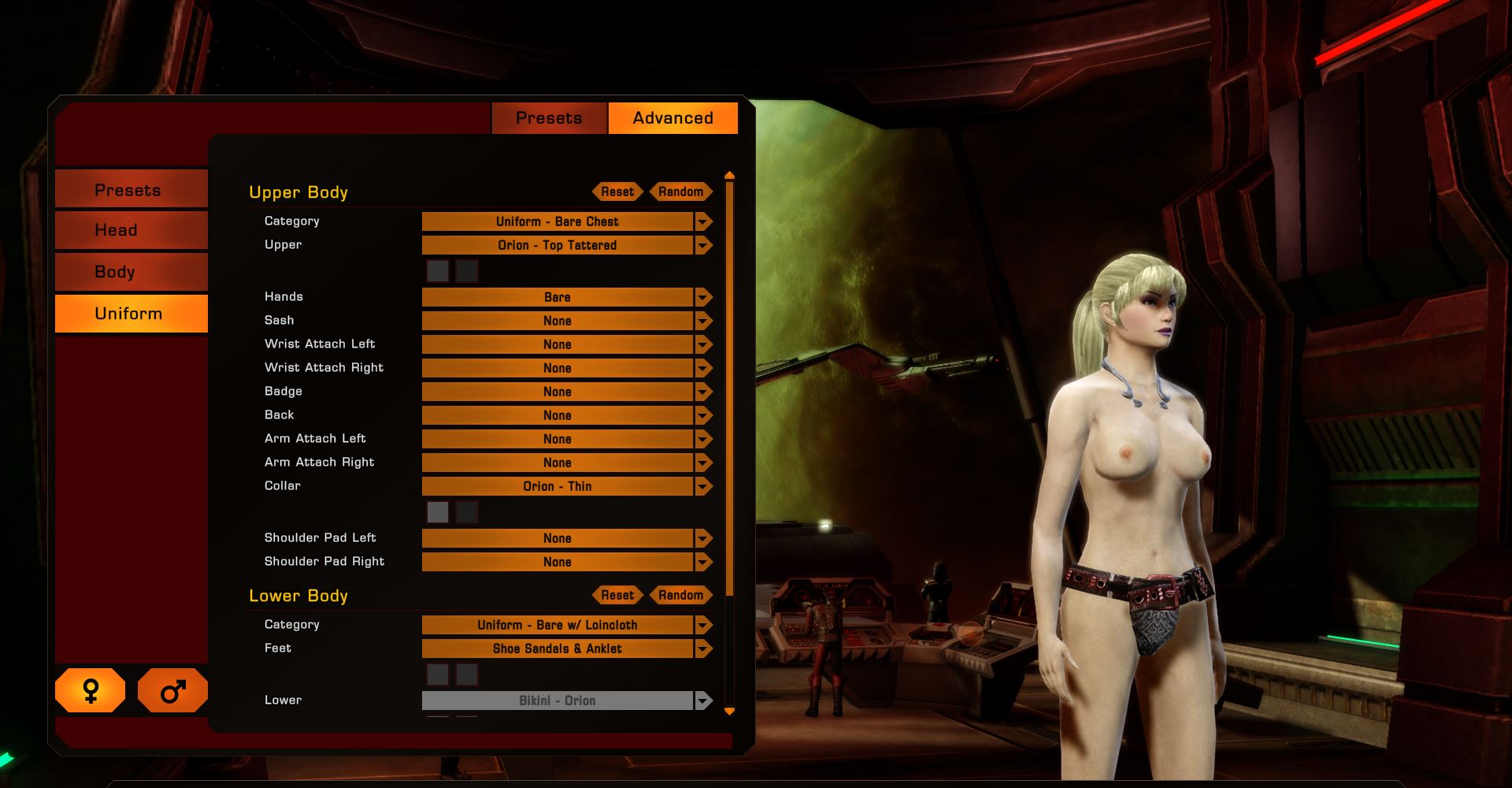Reset the Lower Body settings
The image size is (1512, 788).
pos(617,595)
